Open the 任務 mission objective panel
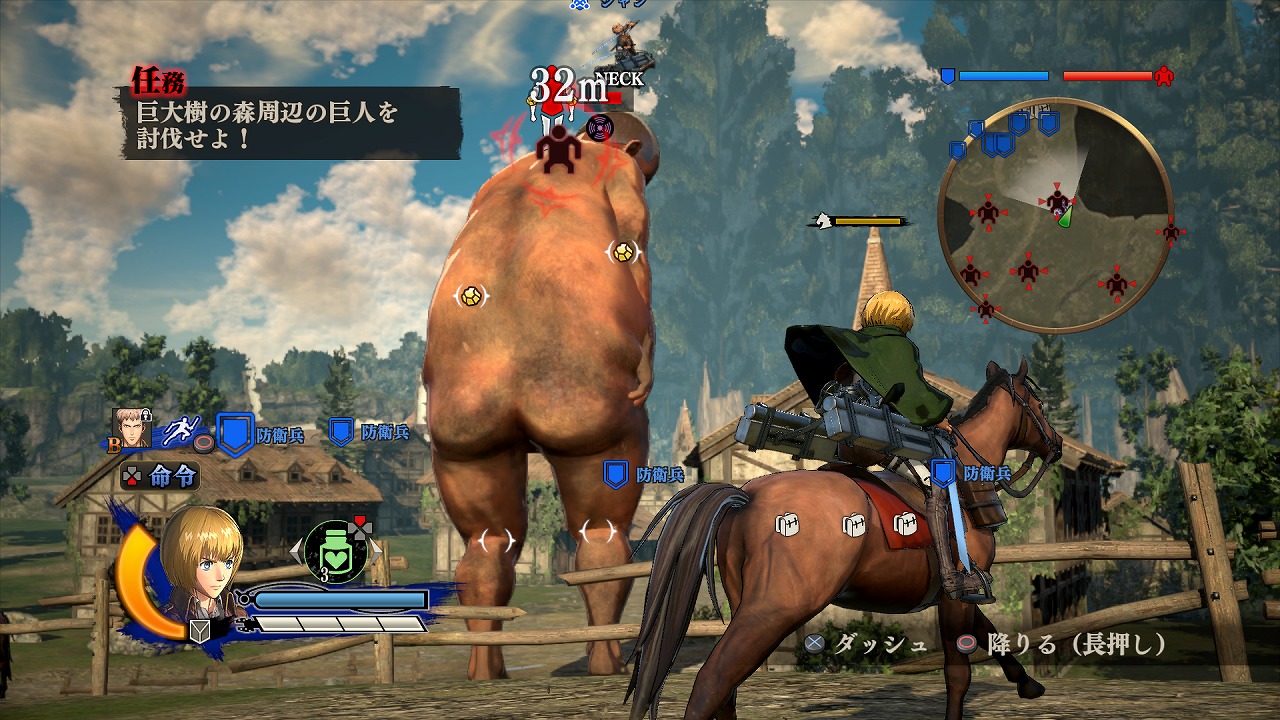The width and height of the screenshot is (1280, 720). pos(290,118)
